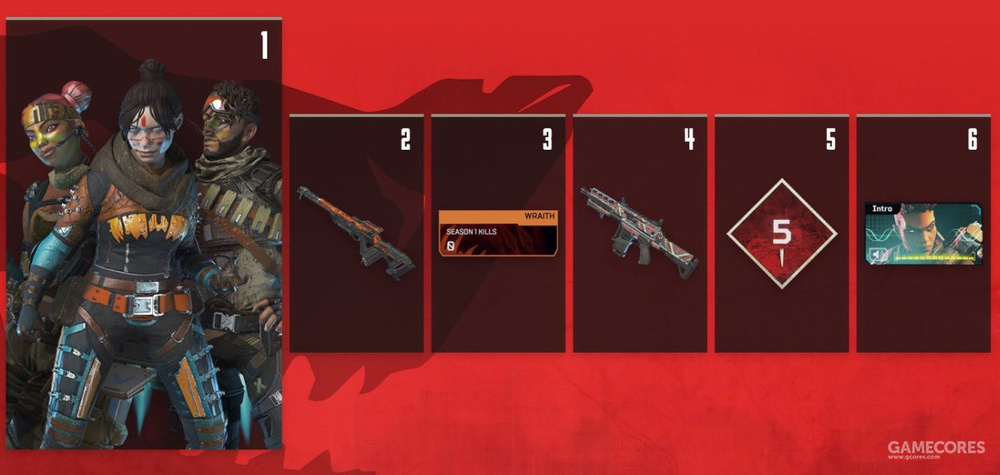
Task: Open the Wraith Season 1 Kills tracker card
Action: coord(498,234)
